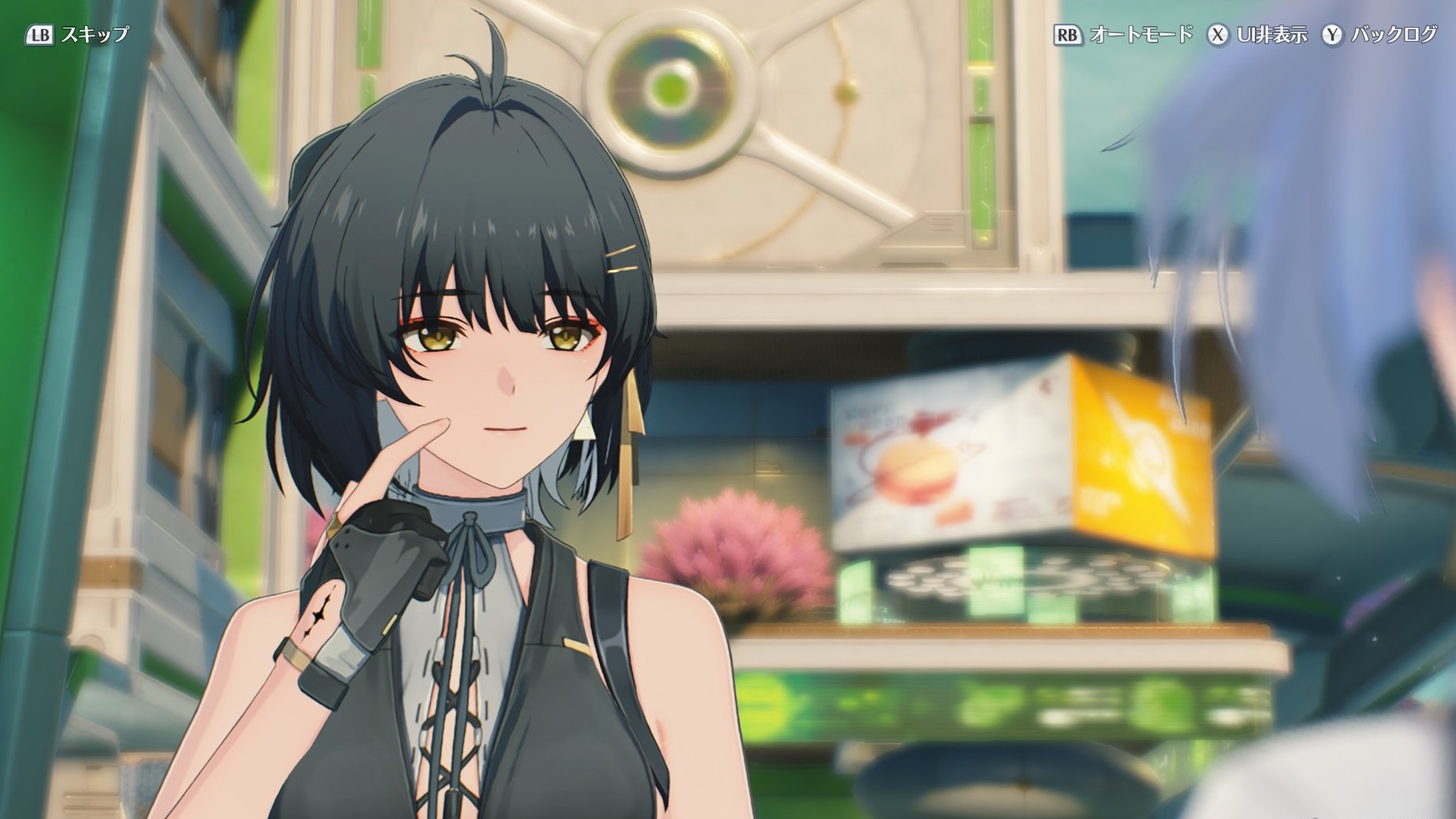Skip the cutscene via スキップ
The image size is (1456, 819).
pyautogui.click(x=77, y=35)
